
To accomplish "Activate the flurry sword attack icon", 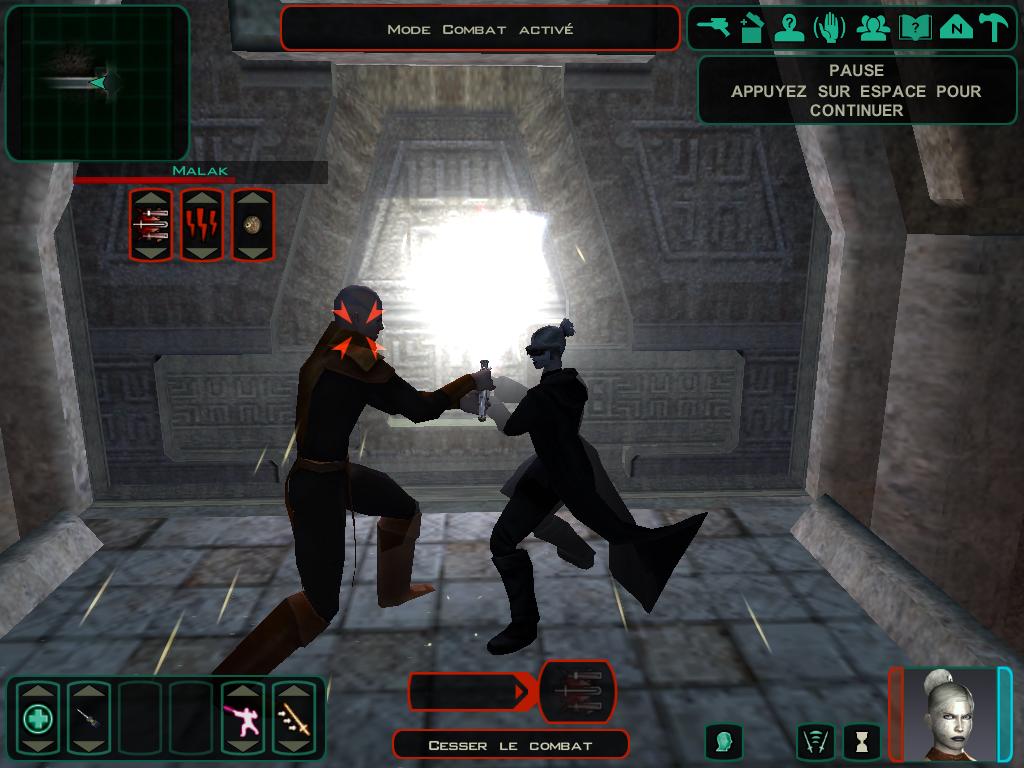I will coord(294,718).
